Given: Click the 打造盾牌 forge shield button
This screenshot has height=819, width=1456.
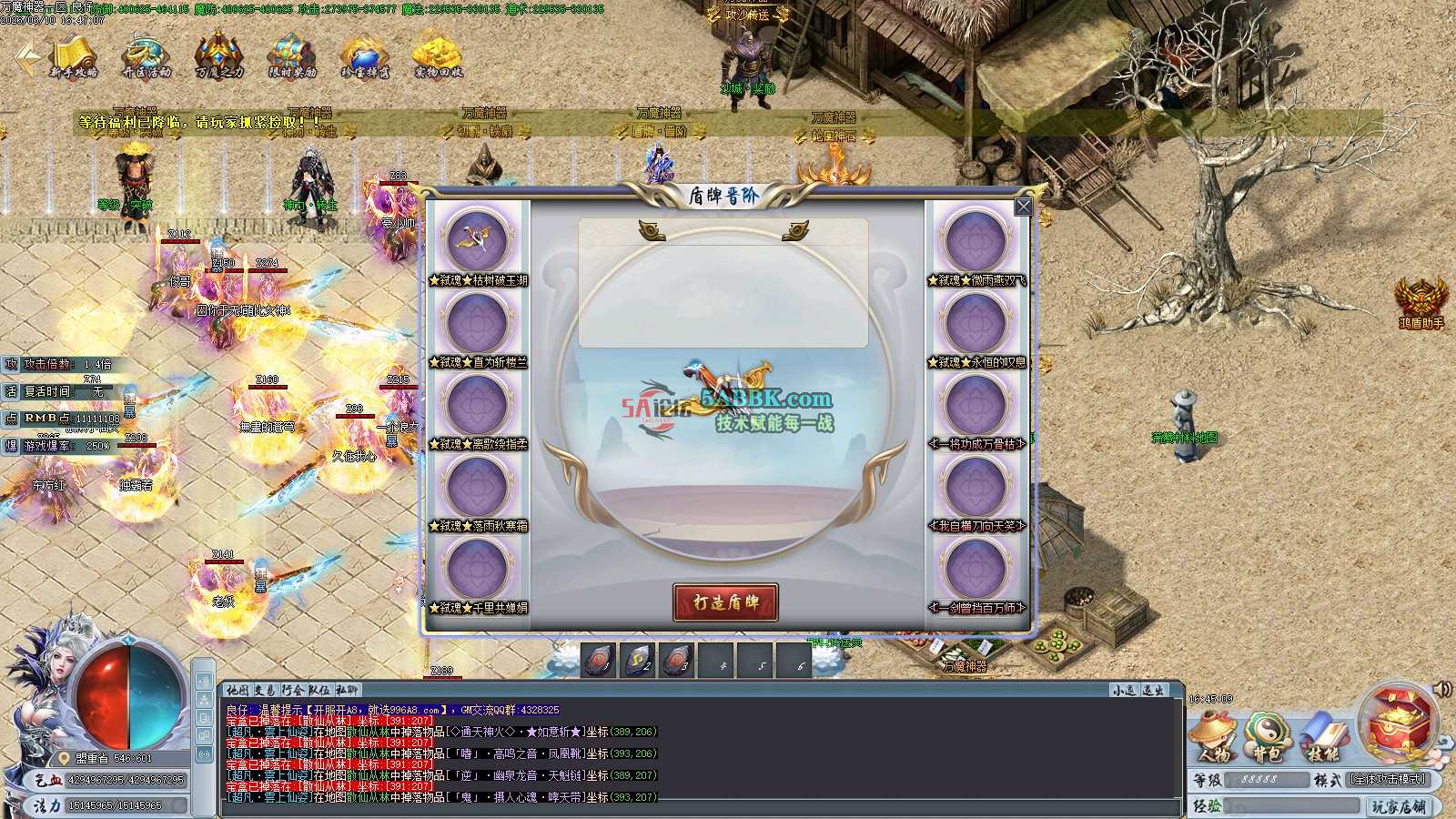Looking at the screenshot, I should coord(725,602).
